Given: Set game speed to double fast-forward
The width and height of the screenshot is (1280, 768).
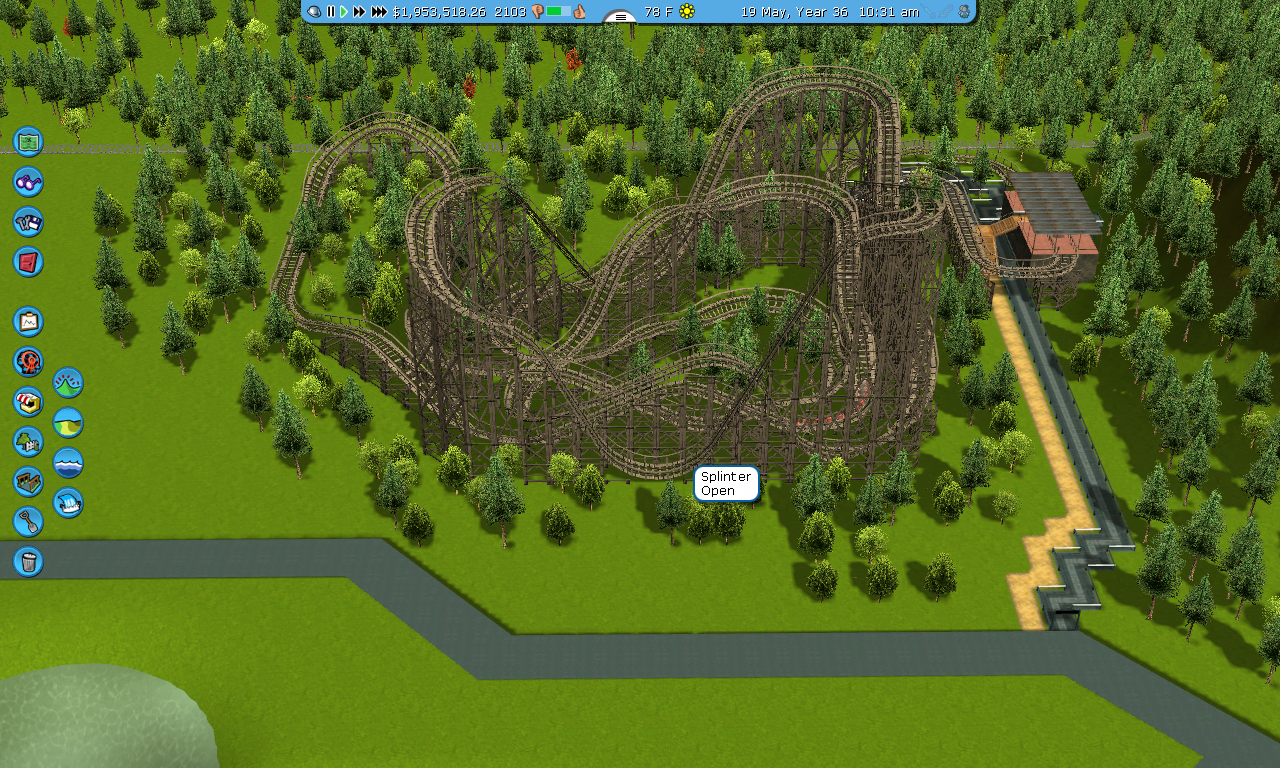Looking at the screenshot, I should [x=359, y=11].
